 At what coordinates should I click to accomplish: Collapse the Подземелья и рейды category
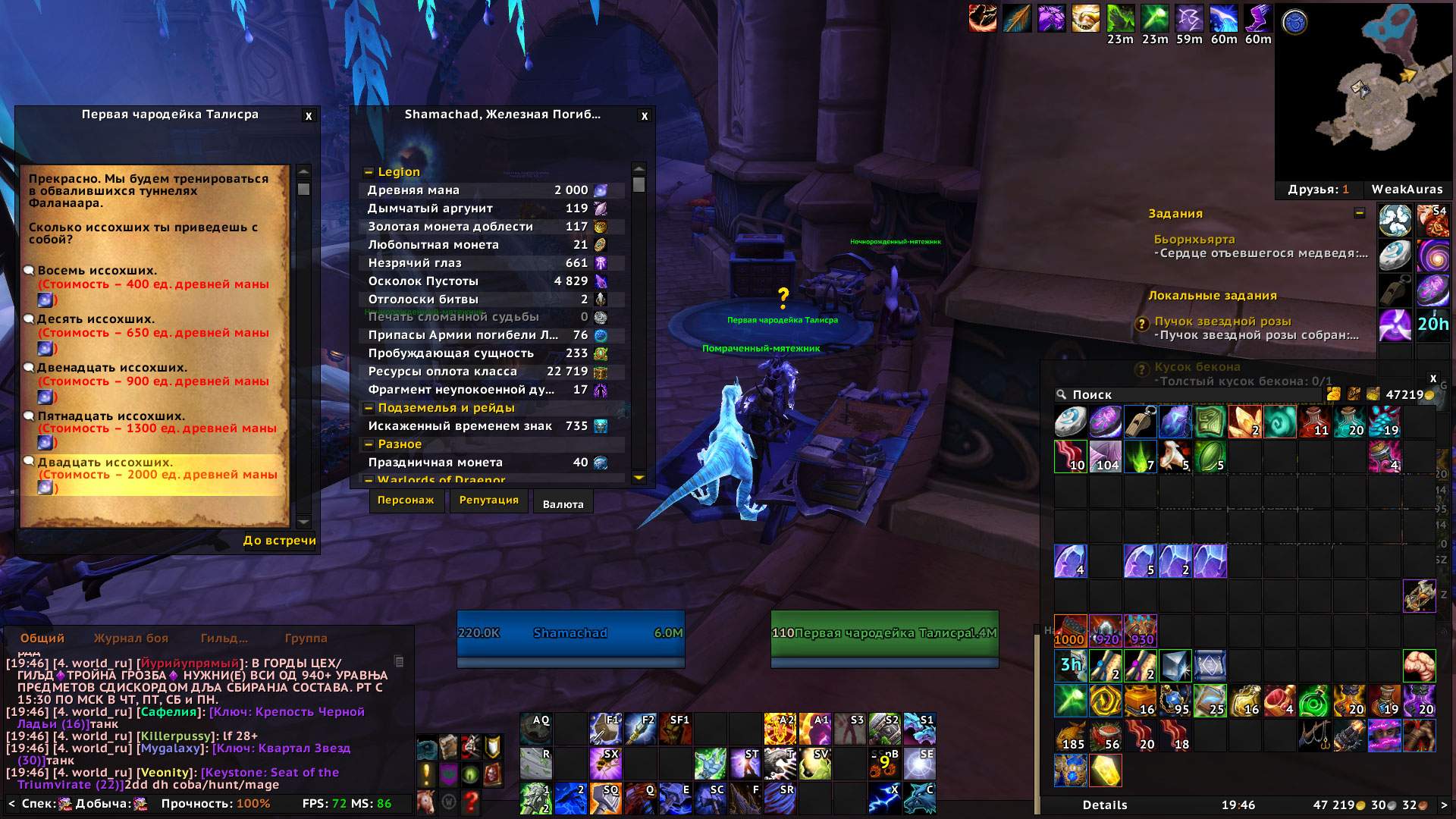pyautogui.click(x=369, y=408)
